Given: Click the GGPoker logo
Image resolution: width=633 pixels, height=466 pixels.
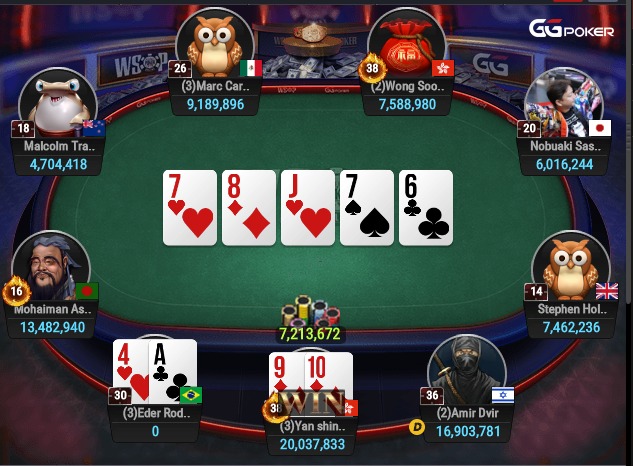Looking at the screenshot, I should 572,29.
